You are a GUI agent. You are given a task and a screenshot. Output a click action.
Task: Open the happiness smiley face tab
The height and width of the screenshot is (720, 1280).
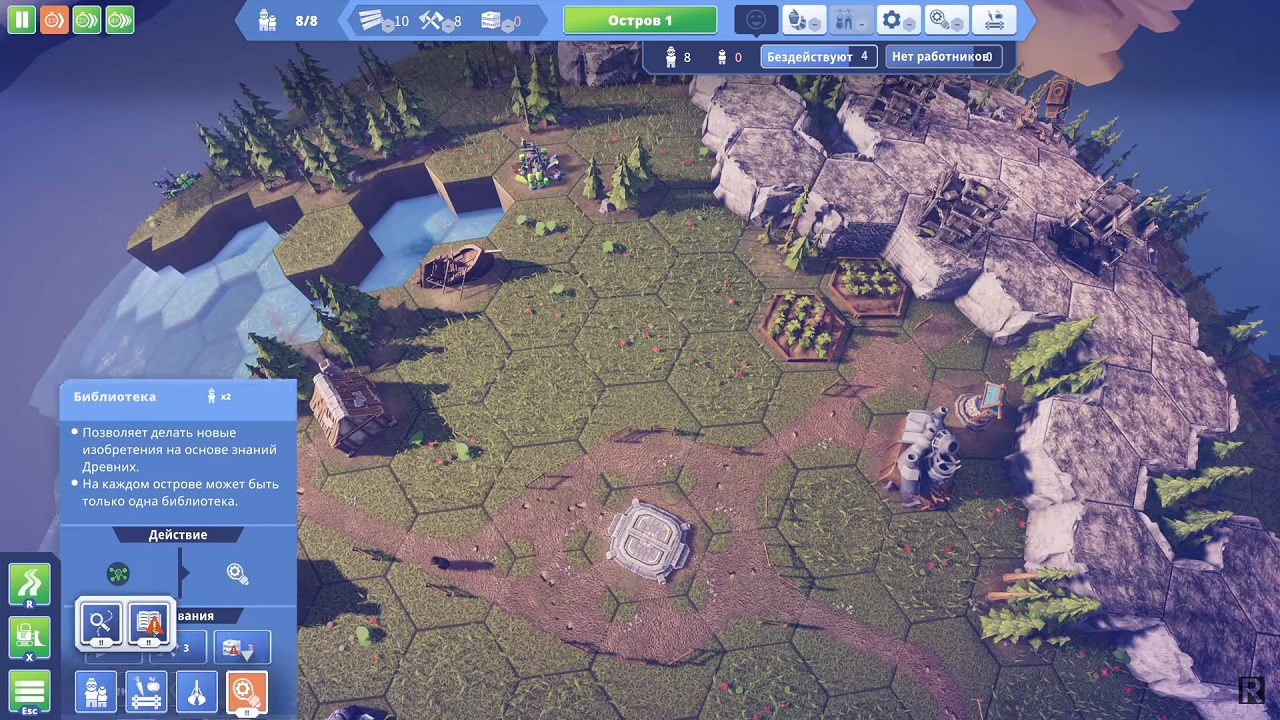pyautogui.click(x=756, y=20)
